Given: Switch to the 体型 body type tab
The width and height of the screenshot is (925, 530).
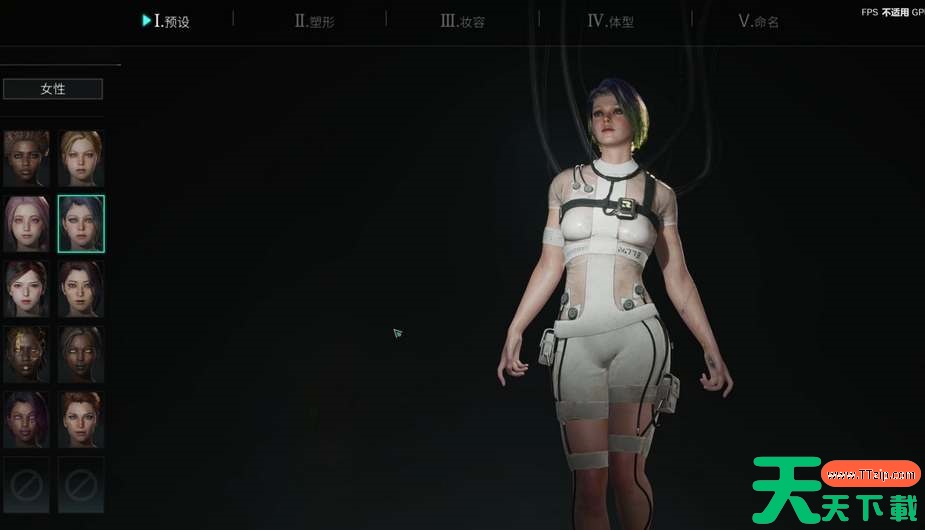Looking at the screenshot, I should [x=611, y=21].
